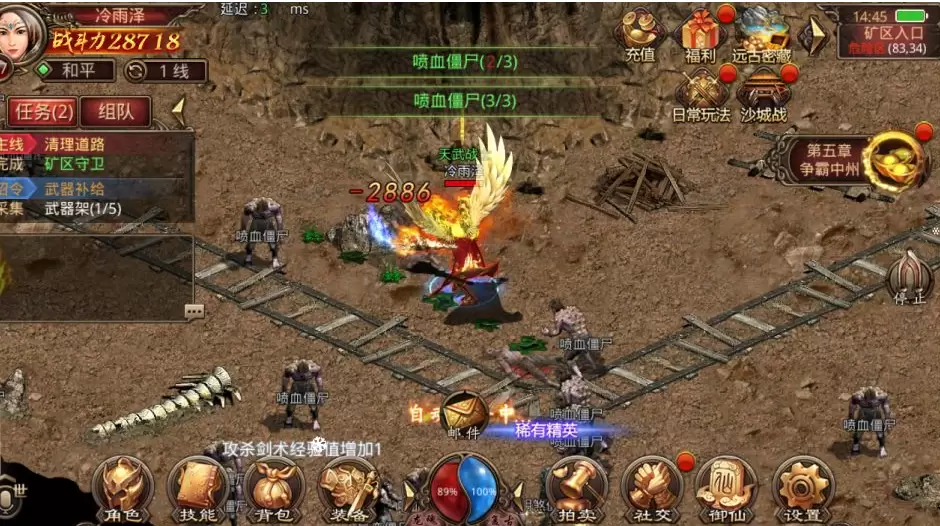The width and height of the screenshot is (940, 526).
Task: Open the 社交 social menu
Action: [x=651, y=488]
